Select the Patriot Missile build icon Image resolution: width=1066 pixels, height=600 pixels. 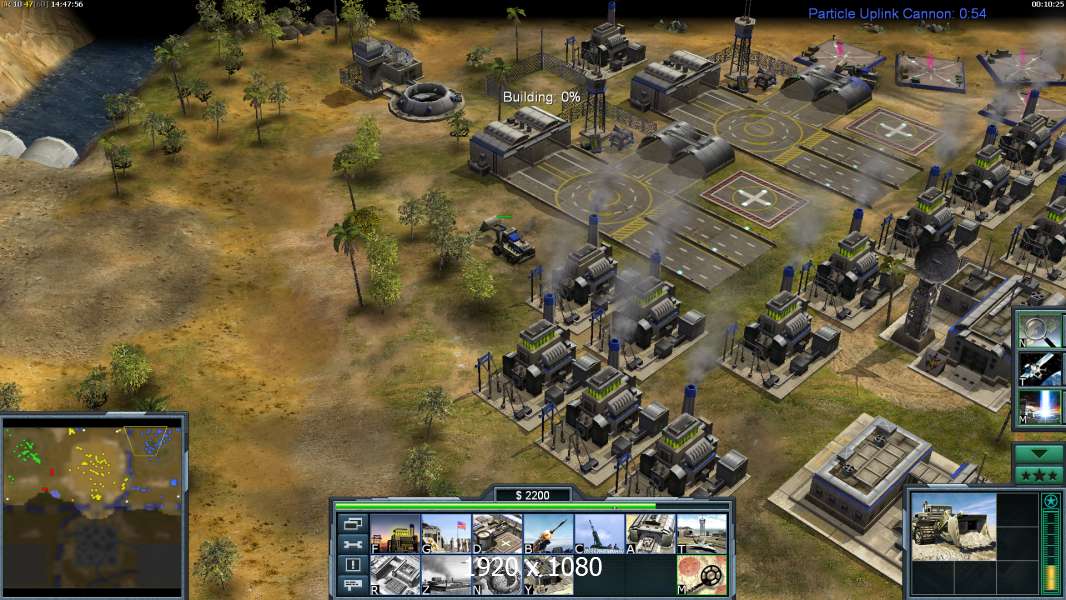click(x=548, y=534)
